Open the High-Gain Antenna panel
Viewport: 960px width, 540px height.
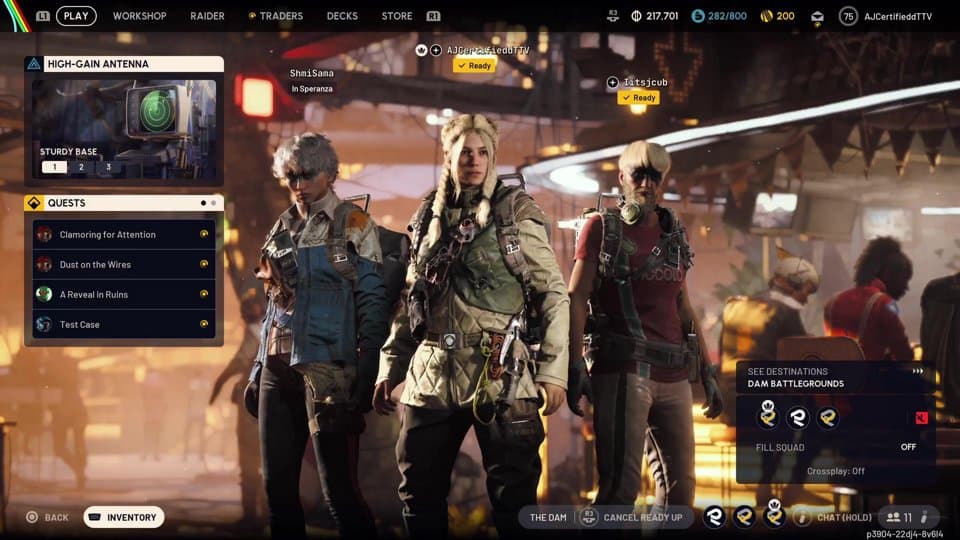tap(124, 64)
